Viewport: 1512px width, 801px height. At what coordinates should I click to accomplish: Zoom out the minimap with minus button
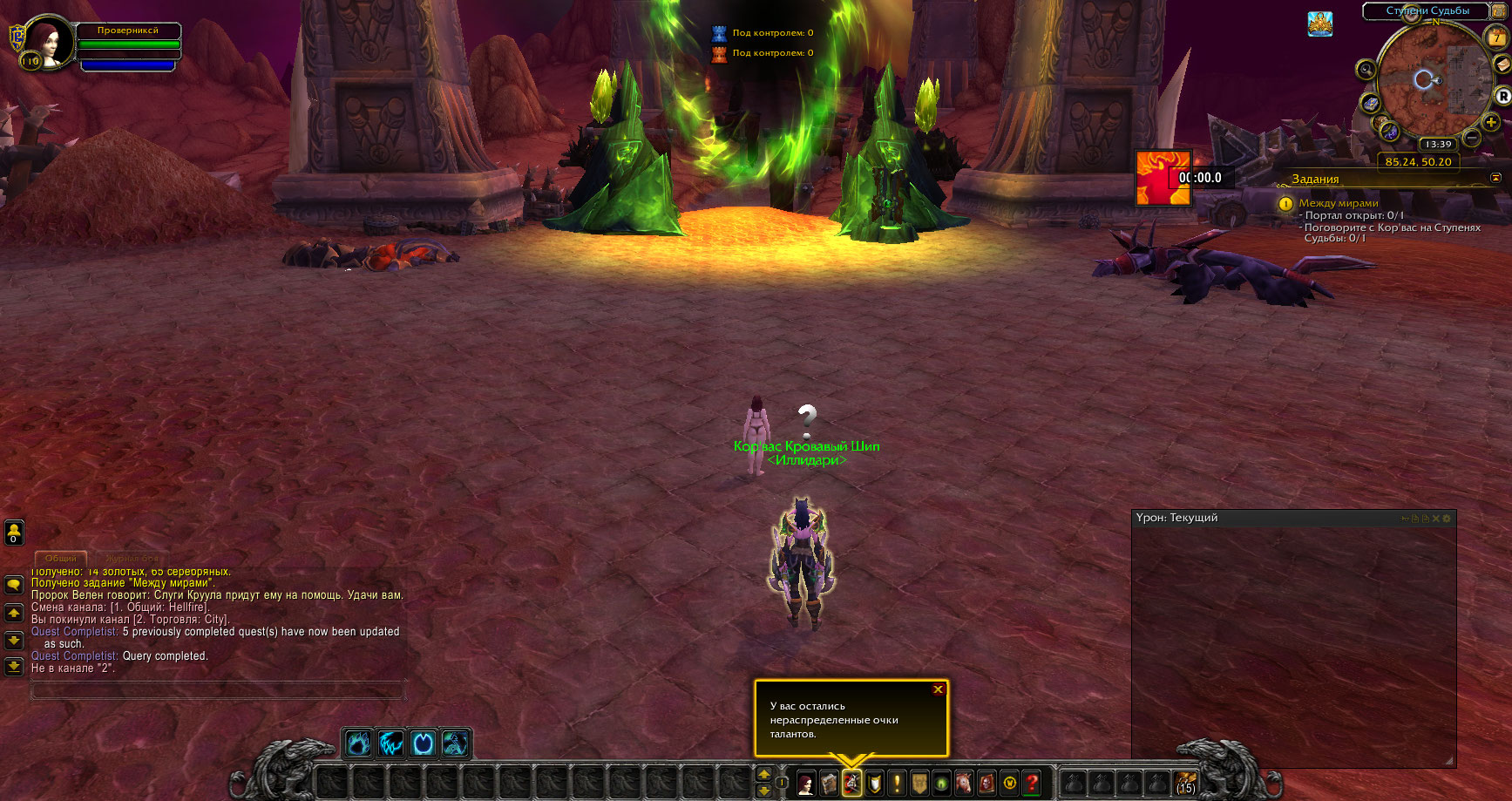coord(1472,138)
